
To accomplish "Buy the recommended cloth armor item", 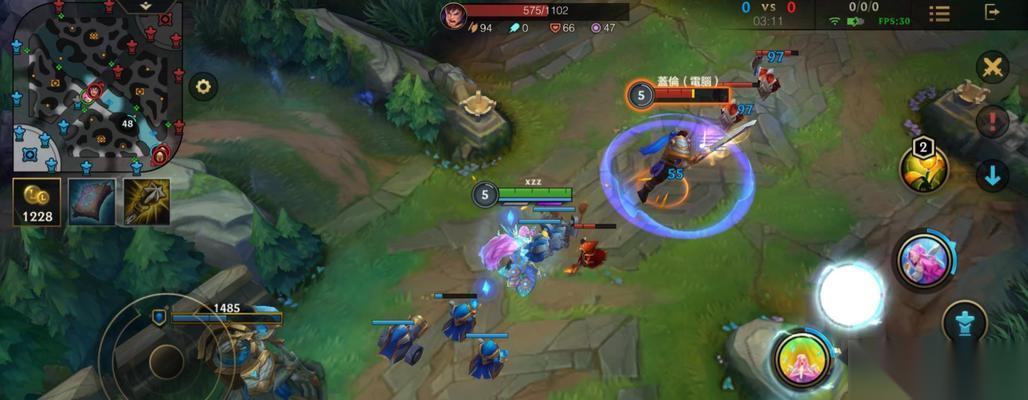I will [92, 201].
